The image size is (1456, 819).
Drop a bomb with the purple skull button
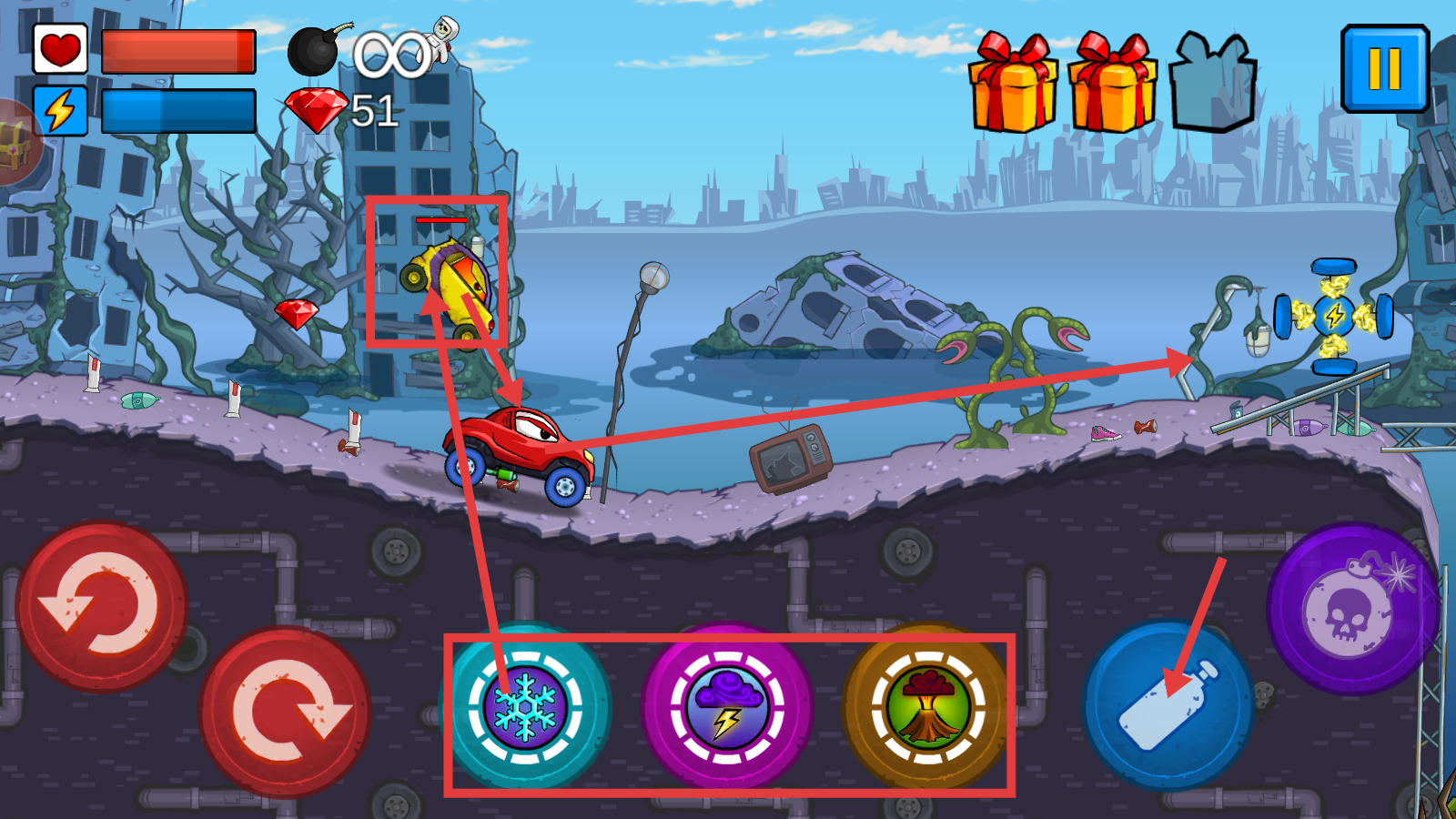coord(1351,608)
